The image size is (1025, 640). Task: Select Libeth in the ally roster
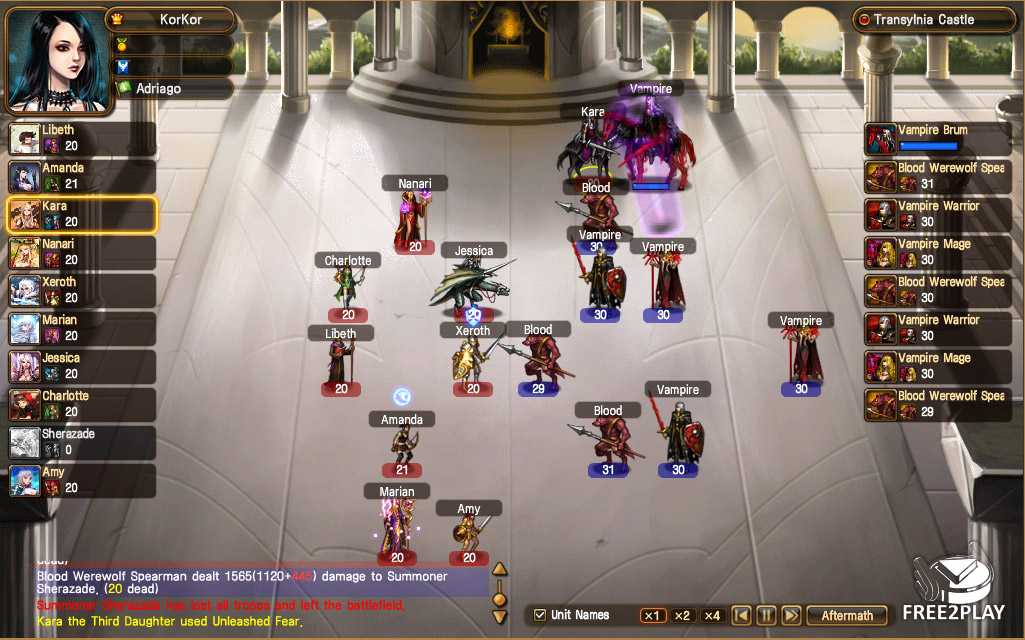tap(82, 138)
